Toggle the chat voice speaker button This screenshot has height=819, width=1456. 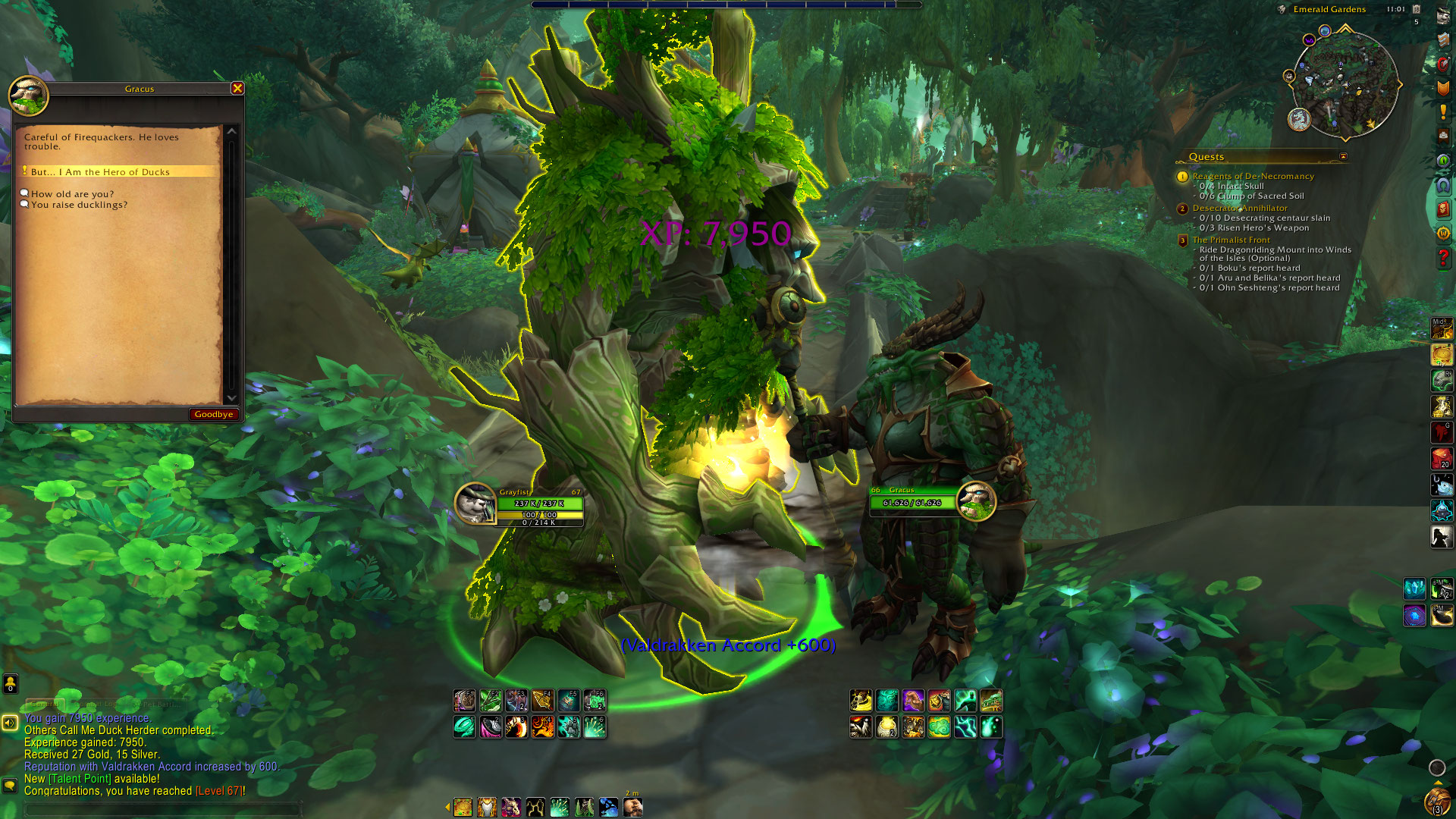pyautogui.click(x=10, y=723)
